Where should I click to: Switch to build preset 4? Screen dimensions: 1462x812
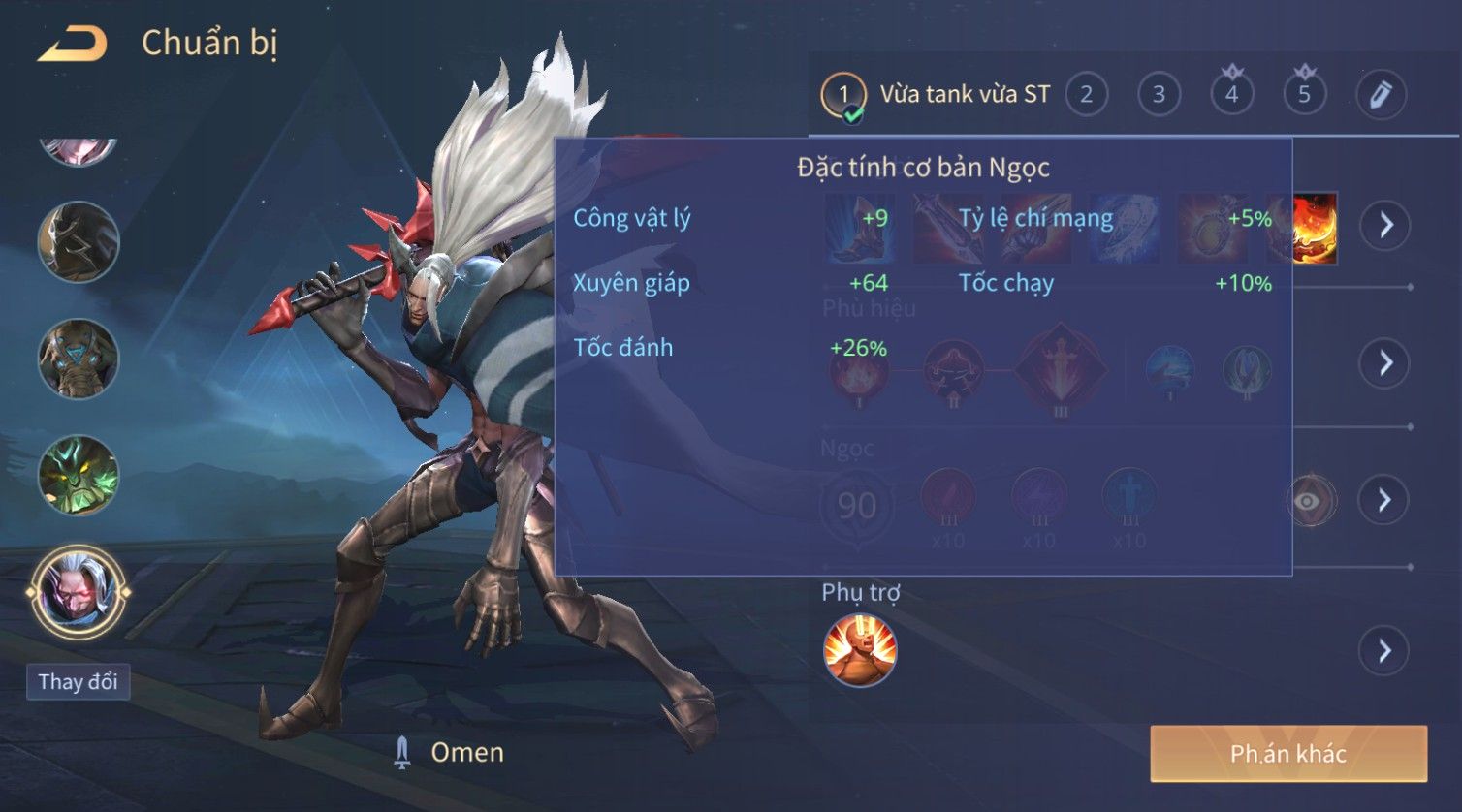click(1231, 95)
